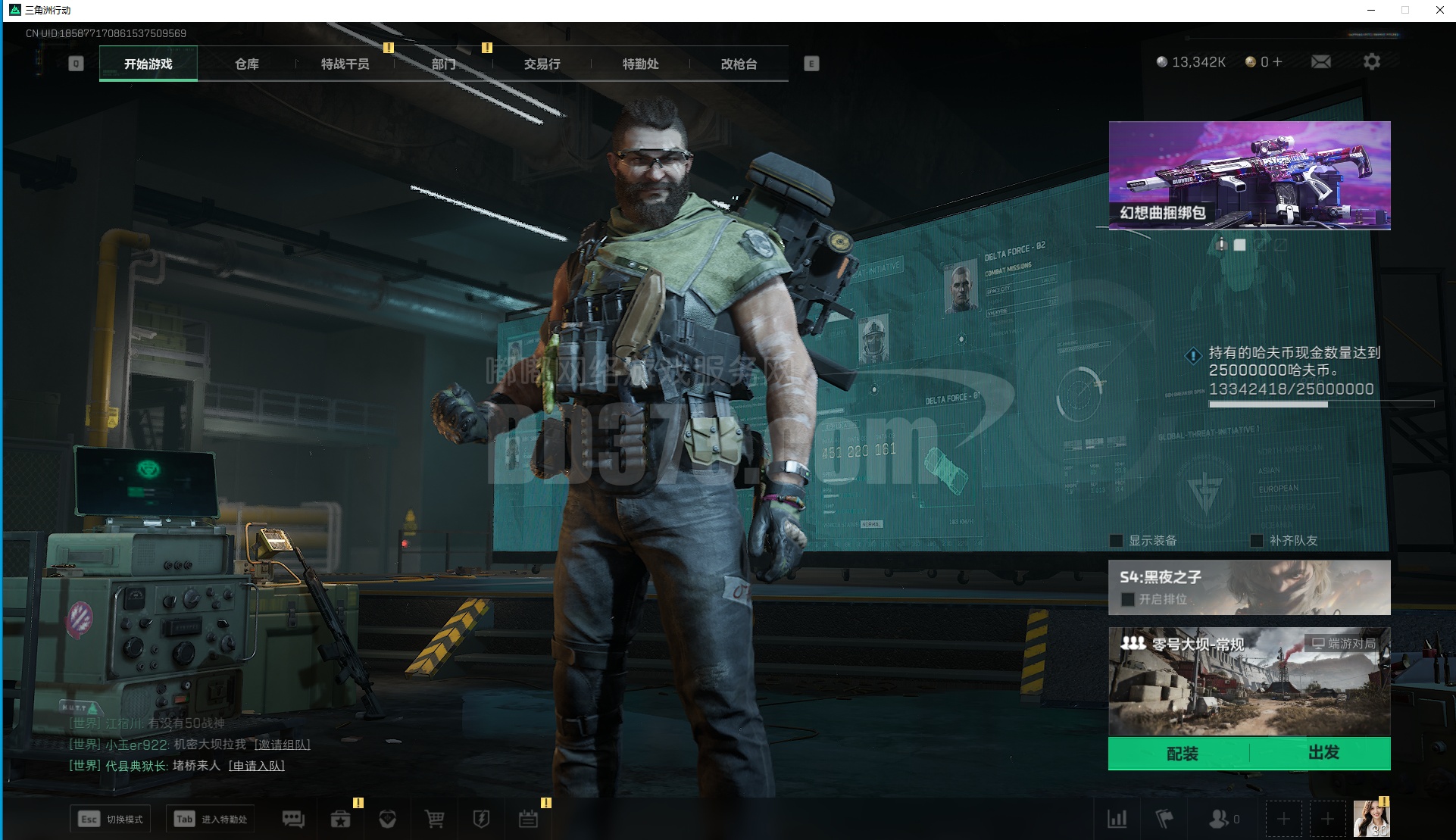Image resolution: width=1456 pixels, height=840 pixels.
Task: Click the green 配装 button
Action: tap(1181, 754)
